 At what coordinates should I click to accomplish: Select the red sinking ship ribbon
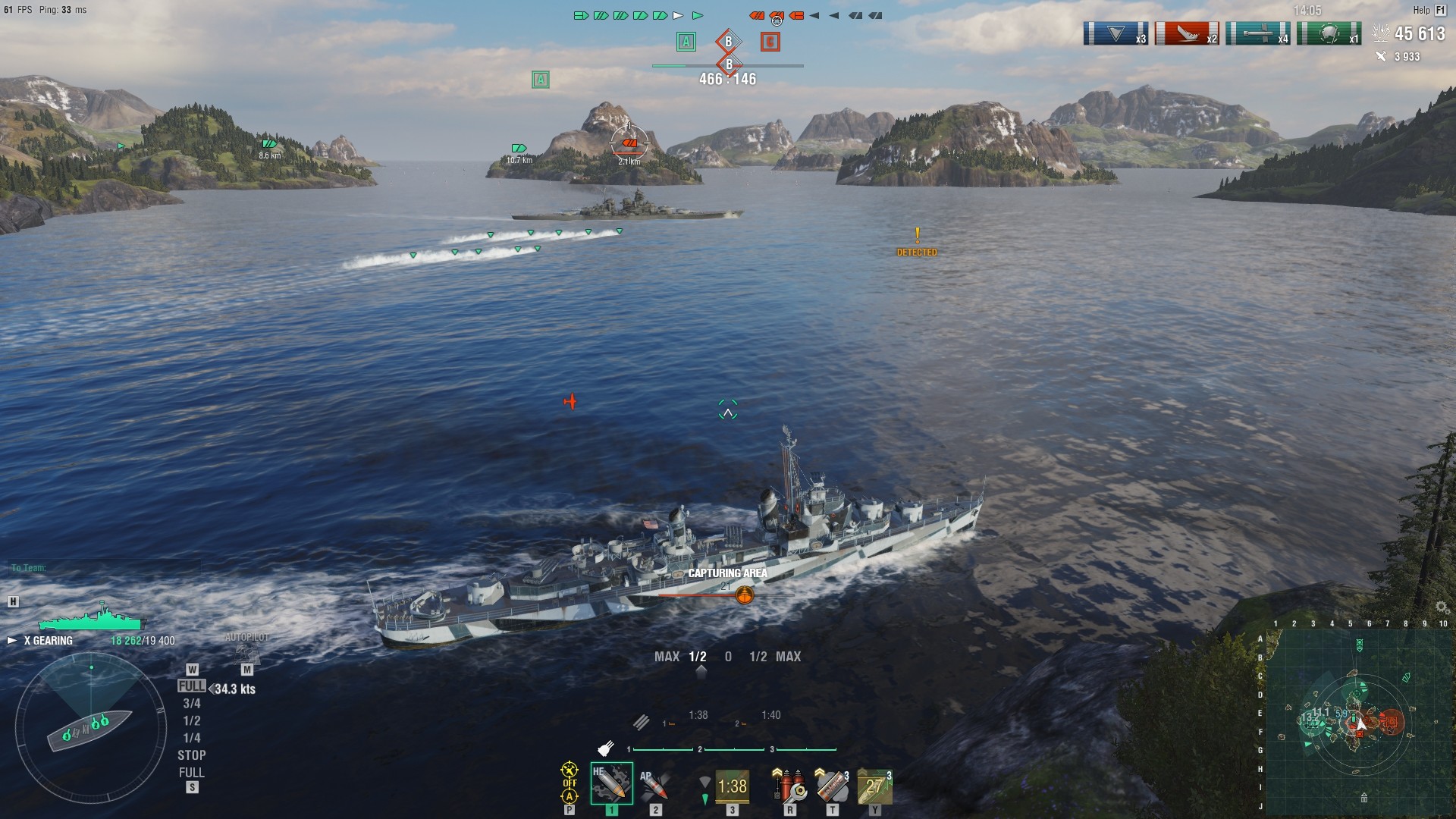(1187, 34)
